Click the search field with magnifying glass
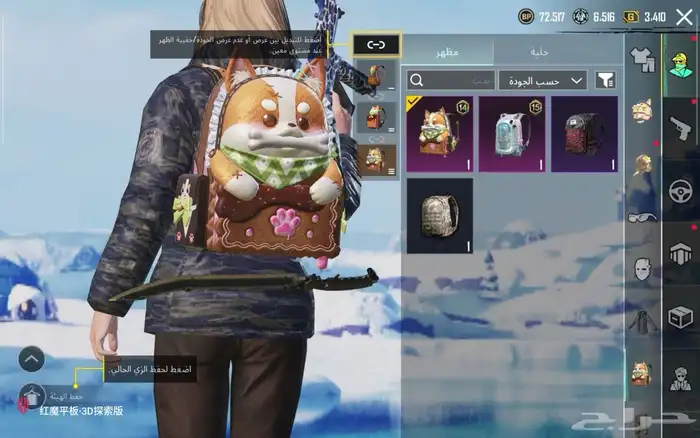Screen dimensions: 700x438 click(451, 80)
